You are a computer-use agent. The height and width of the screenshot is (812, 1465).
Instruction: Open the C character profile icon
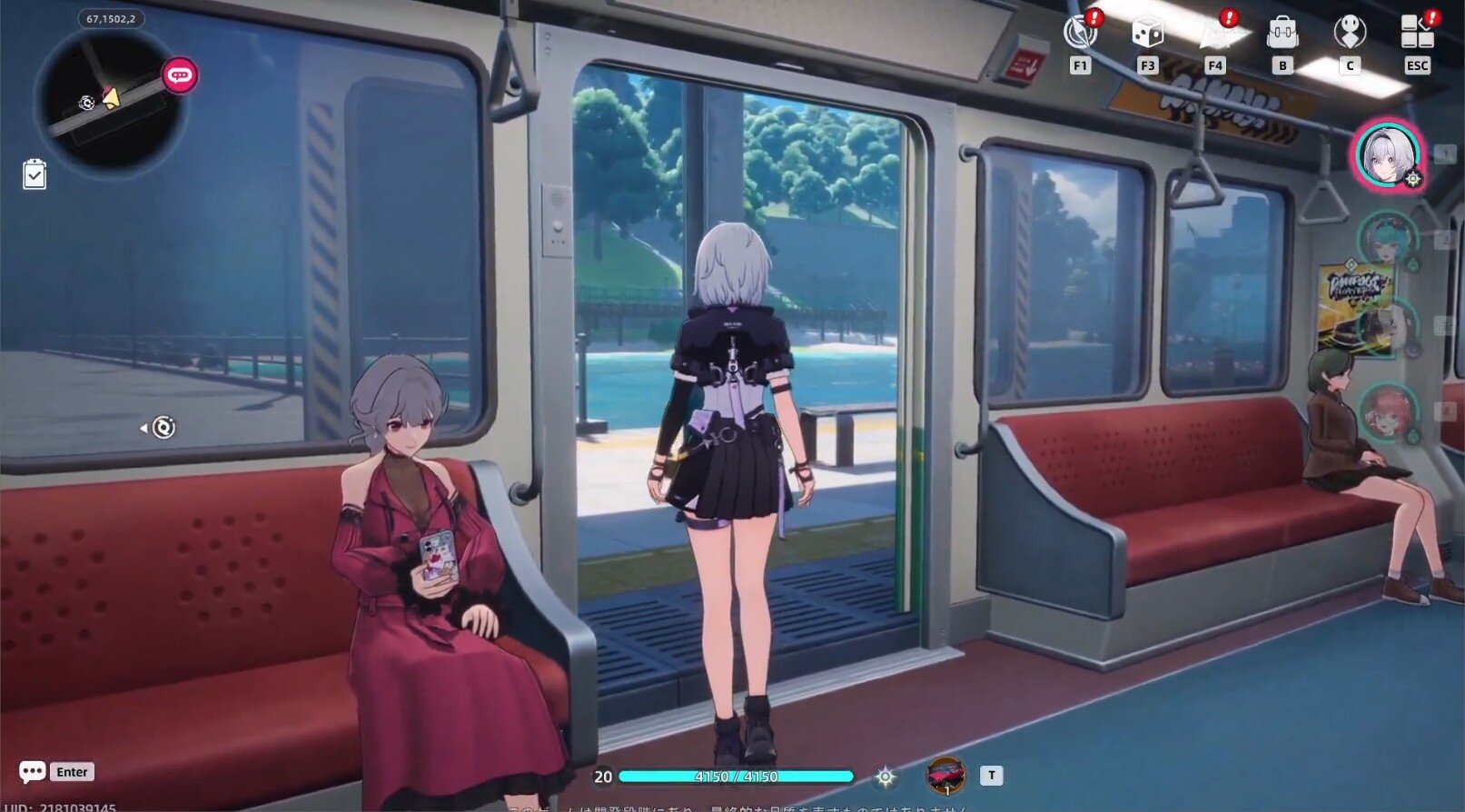pos(1351,34)
